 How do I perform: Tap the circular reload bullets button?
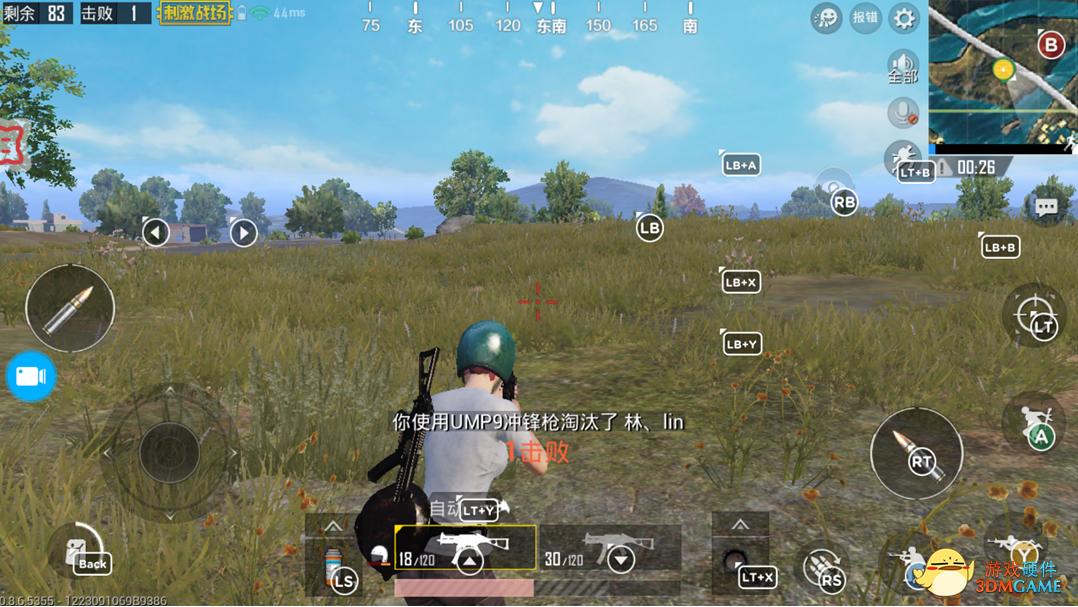coord(822,569)
